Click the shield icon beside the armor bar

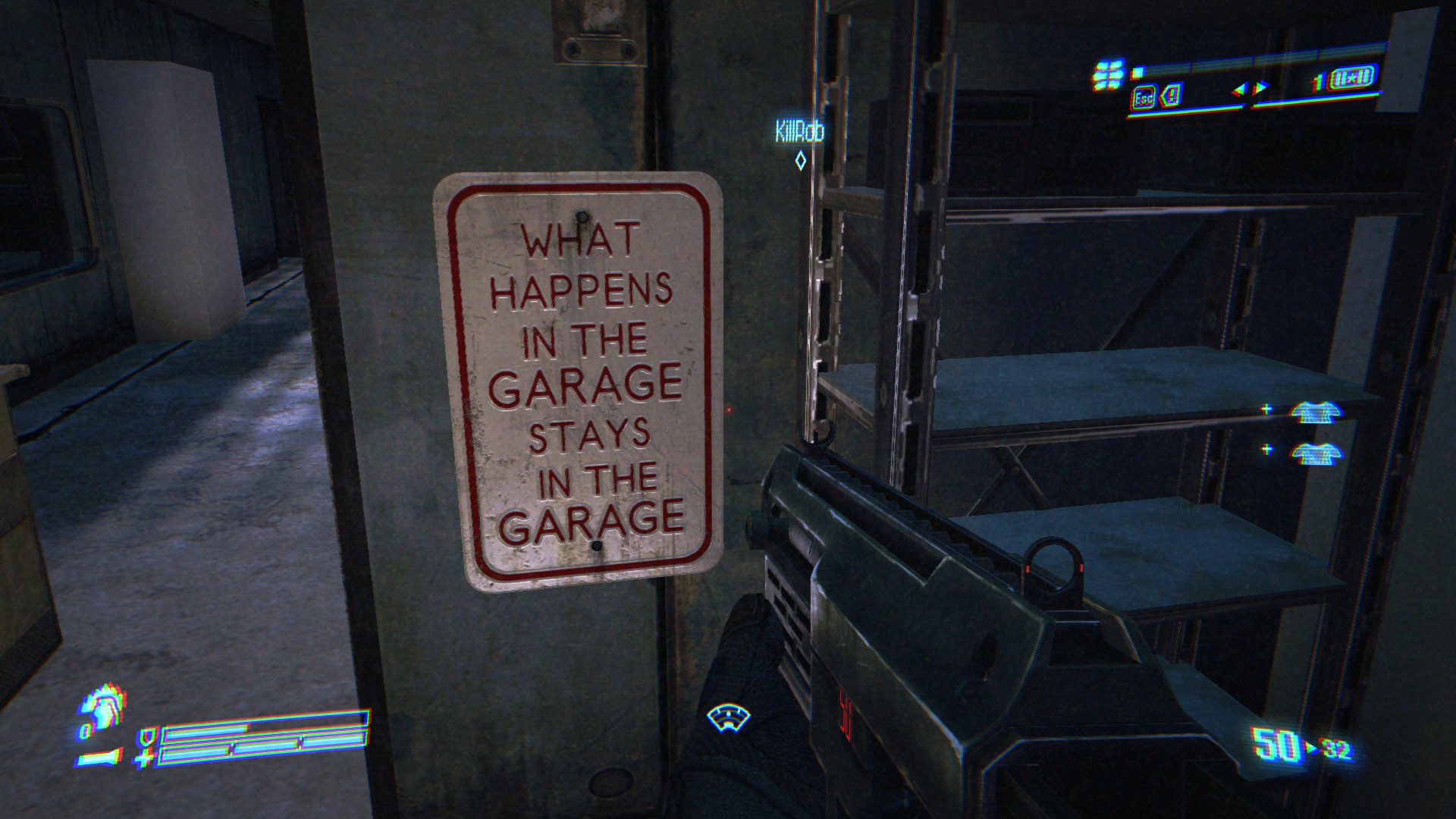tap(144, 737)
